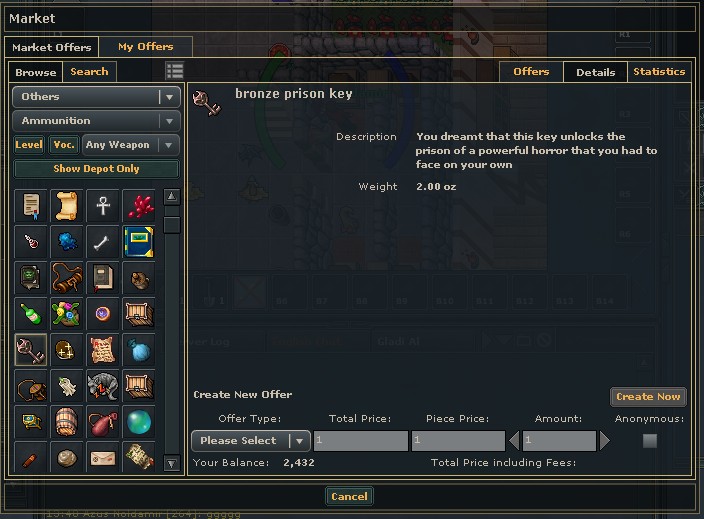This screenshot has height=519, width=704.
Task: Toggle the Voc. filter button
Action: point(64,145)
